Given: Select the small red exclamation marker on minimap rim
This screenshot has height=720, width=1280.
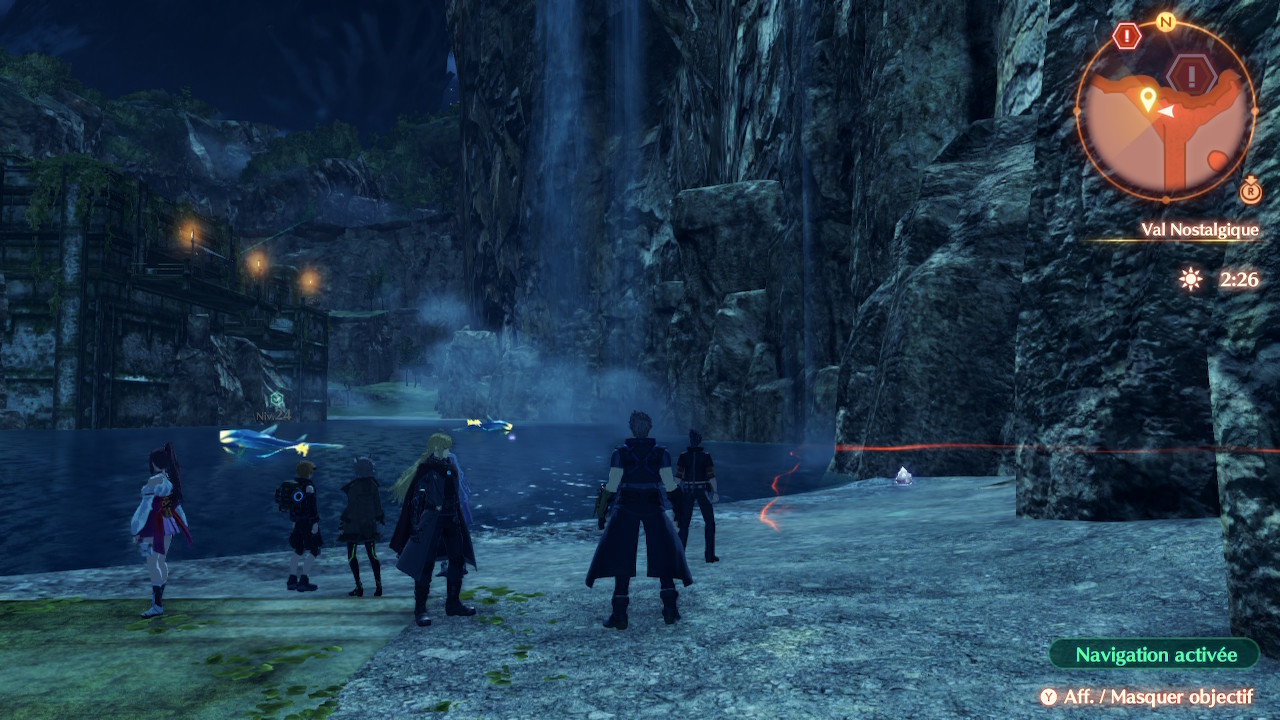Looking at the screenshot, I should click(1127, 36).
